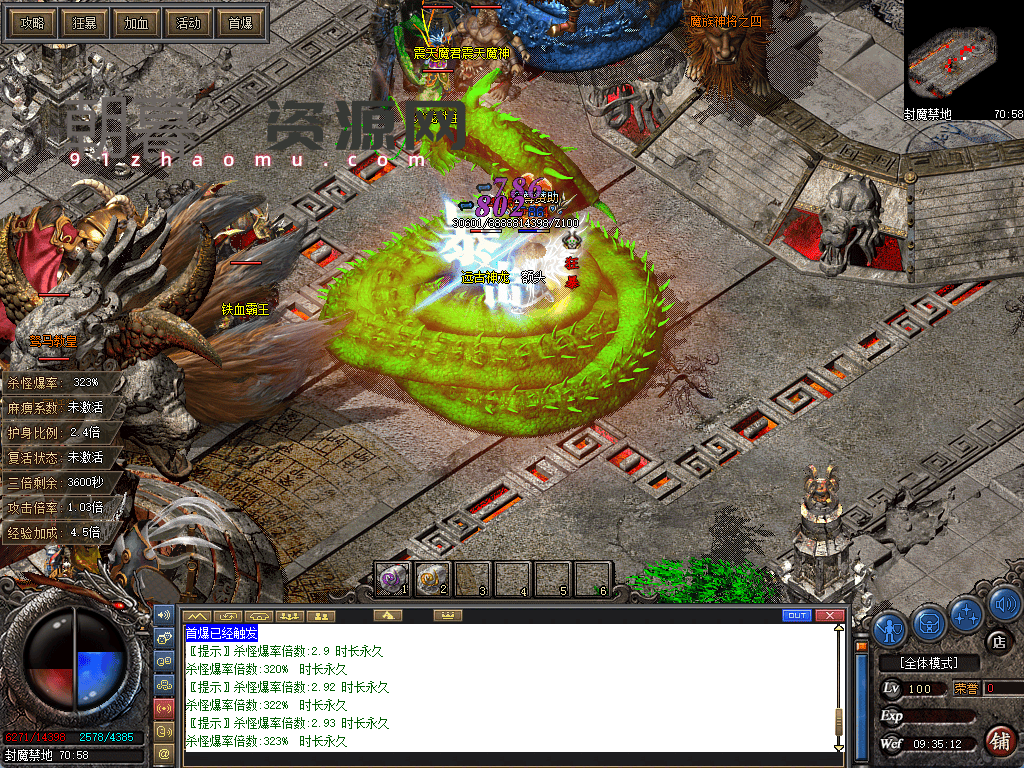The image size is (1024, 768).
Task: Click the 加血 heal button
Action: point(136,23)
